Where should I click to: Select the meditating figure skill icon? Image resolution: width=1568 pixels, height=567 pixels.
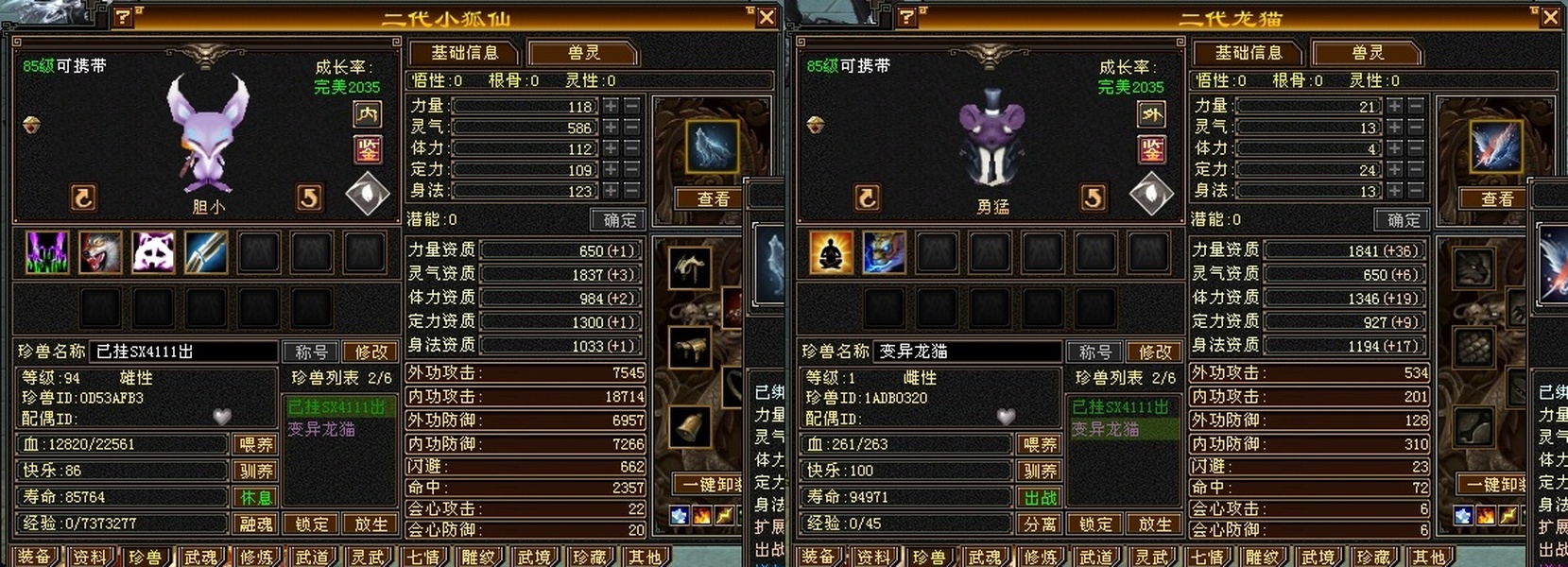(831, 252)
